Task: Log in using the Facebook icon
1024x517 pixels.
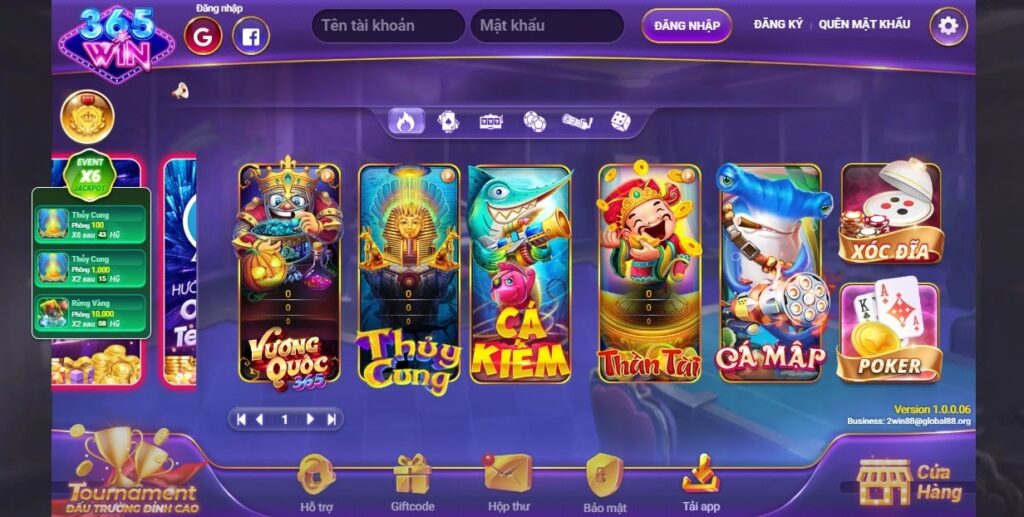Action: click(251, 37)
